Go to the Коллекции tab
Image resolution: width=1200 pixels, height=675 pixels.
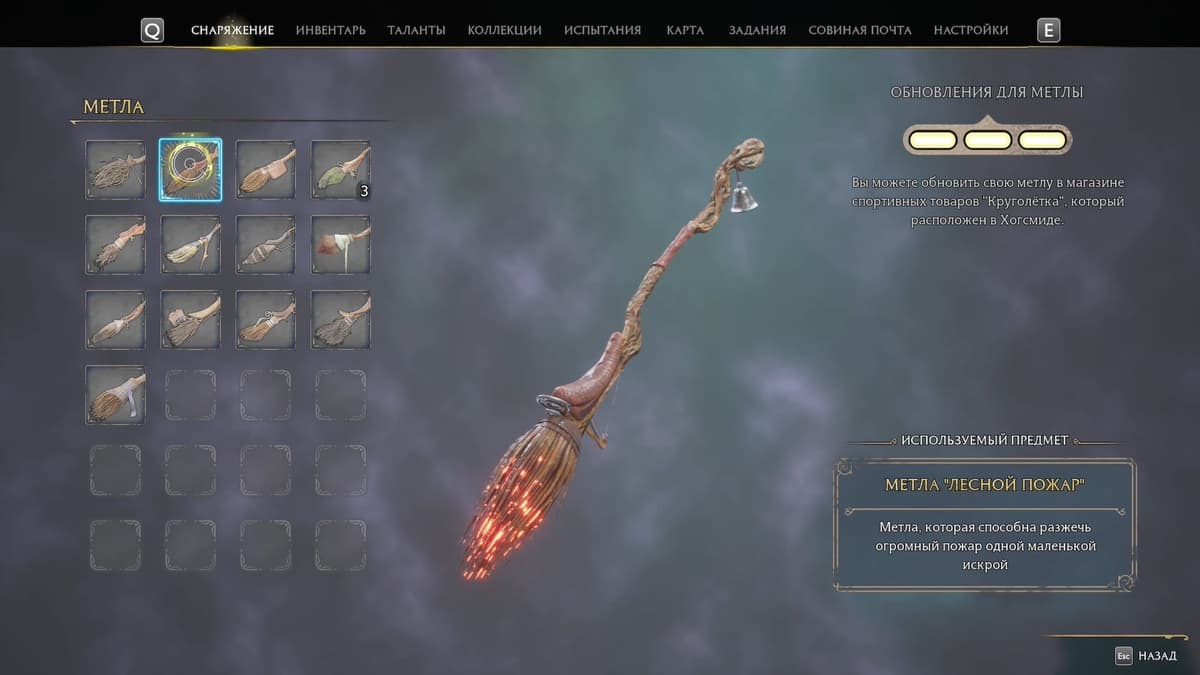click(x=504, y=30)
